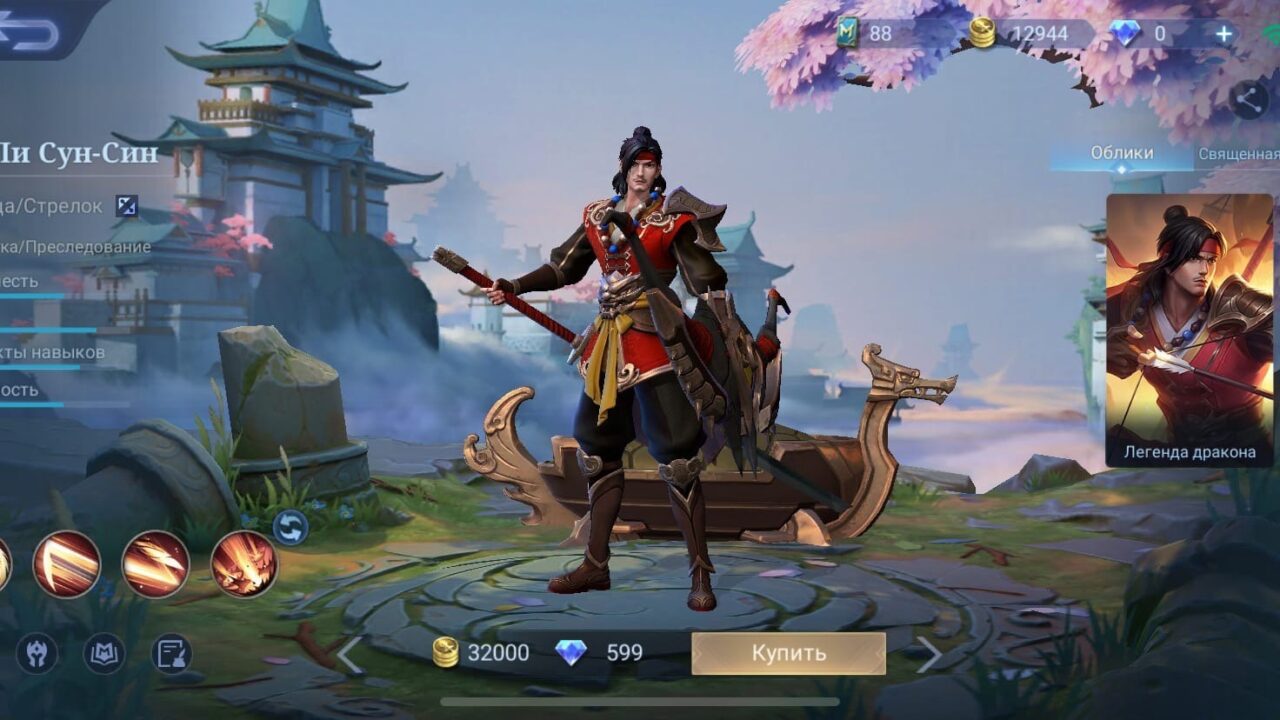
Task: Toggle the skill swap arrows button
Action: pyautogui.click(x=290, y=527)
